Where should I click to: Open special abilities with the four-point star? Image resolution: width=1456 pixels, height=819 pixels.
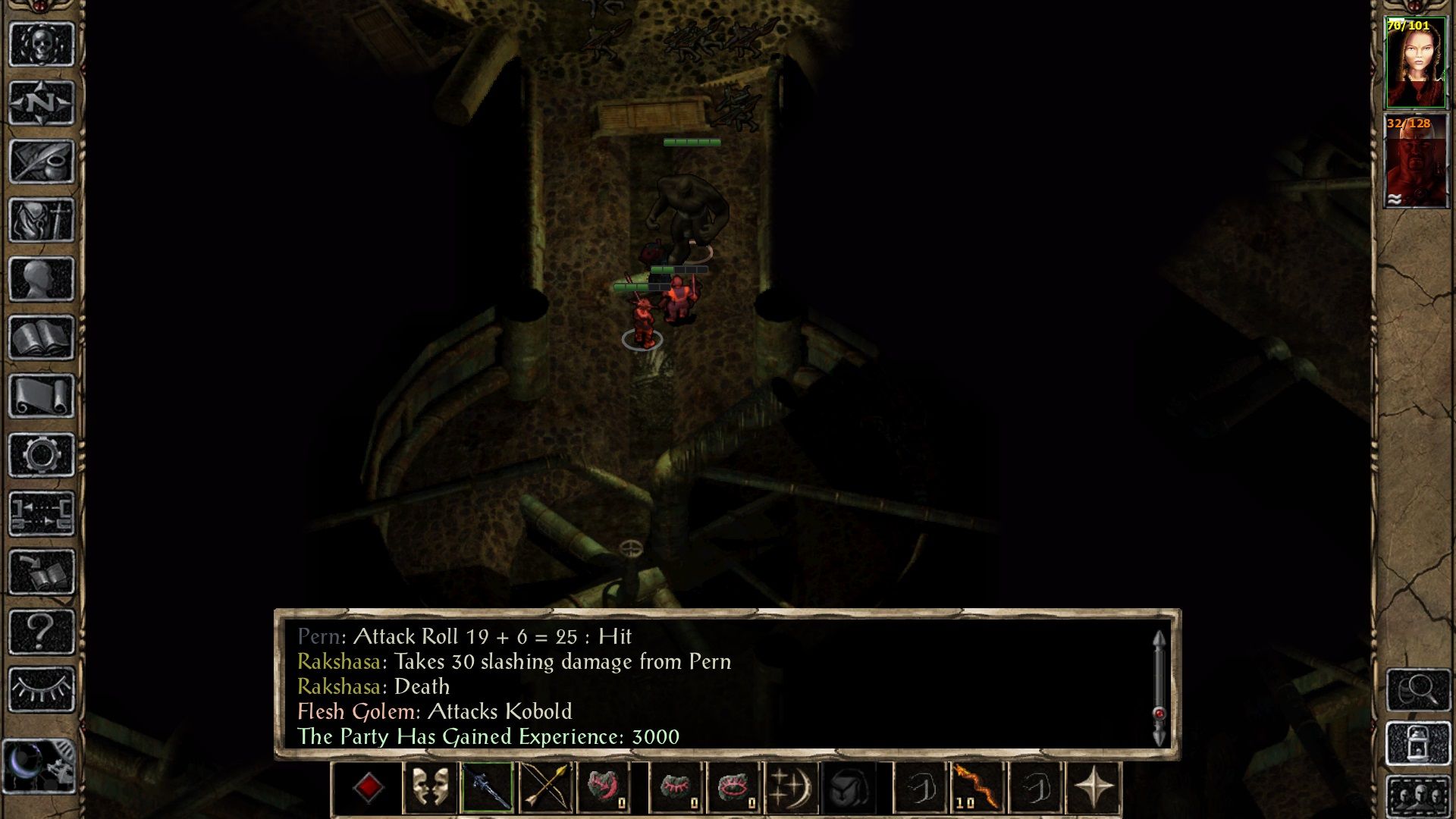pyautogui.click(x=1093, y=789)
